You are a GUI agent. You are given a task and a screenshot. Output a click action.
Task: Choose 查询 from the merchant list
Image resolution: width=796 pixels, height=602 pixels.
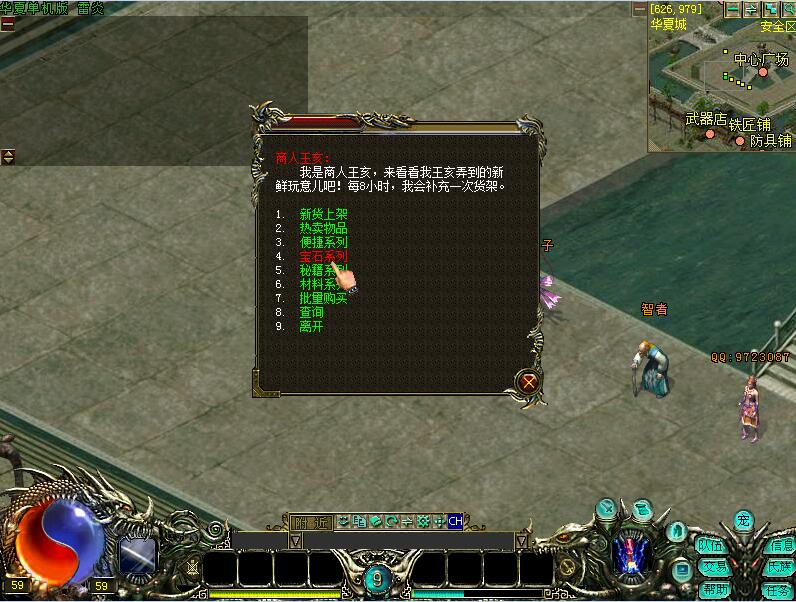pyautogui.click(x=311, y=312)
